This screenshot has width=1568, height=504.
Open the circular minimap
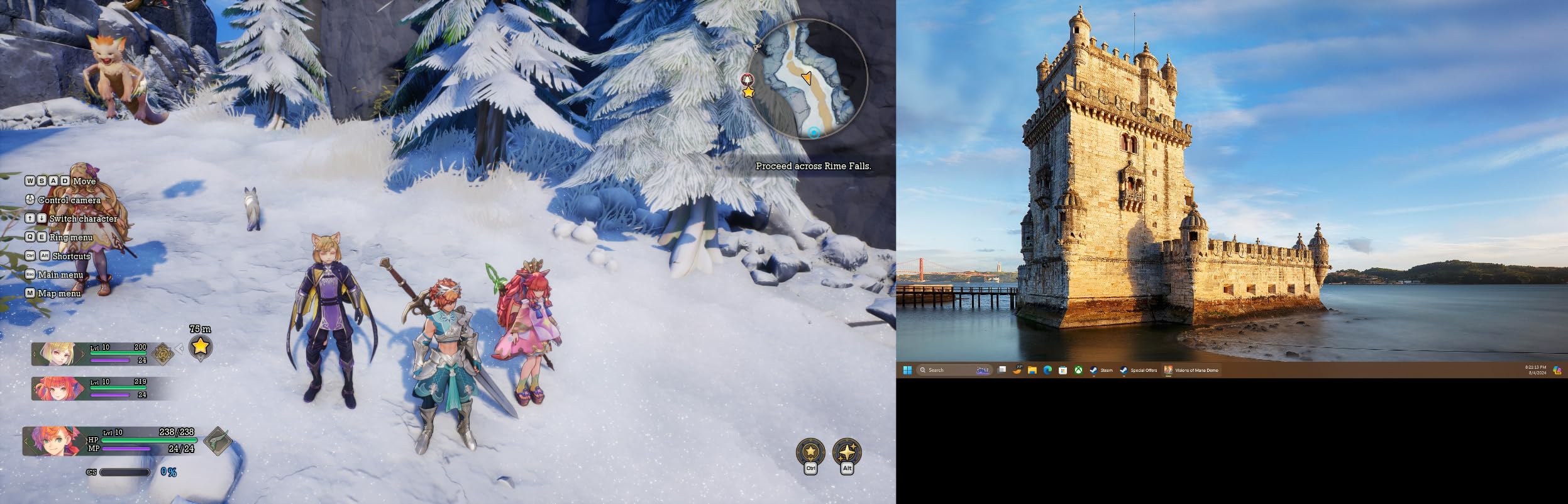[x=807, y=80]
